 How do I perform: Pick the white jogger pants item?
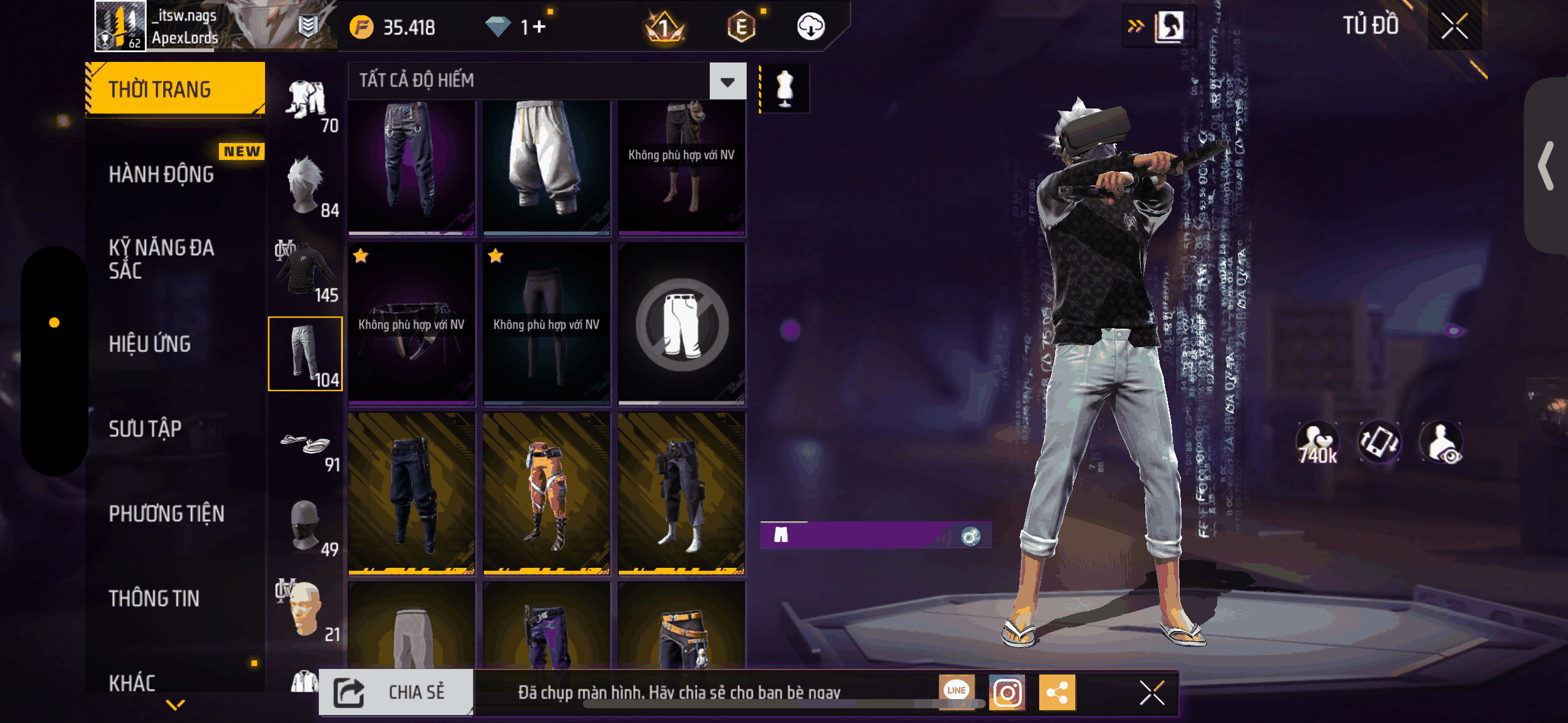click(546, 166)
